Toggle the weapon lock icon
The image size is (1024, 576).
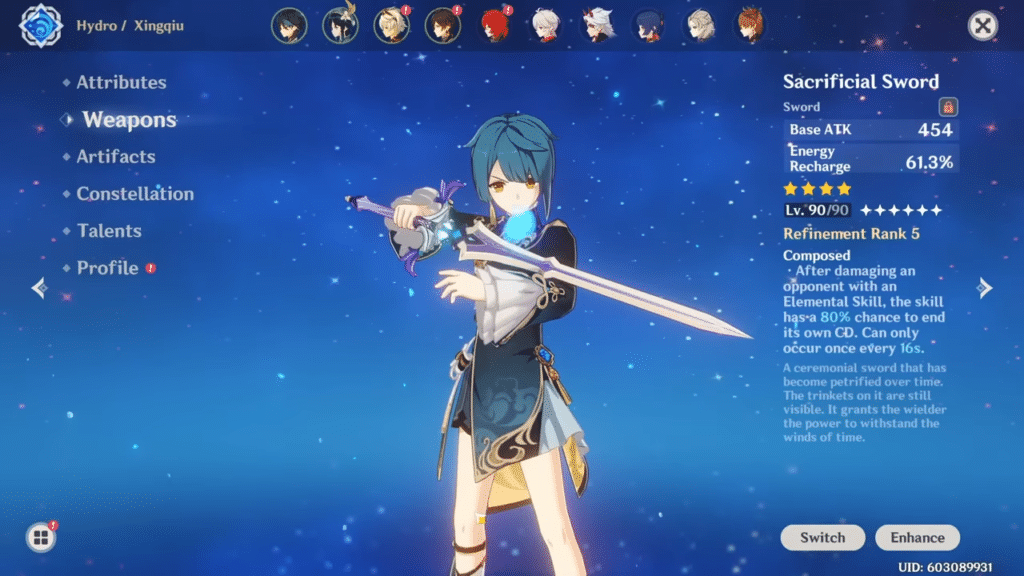click(948, 107)
